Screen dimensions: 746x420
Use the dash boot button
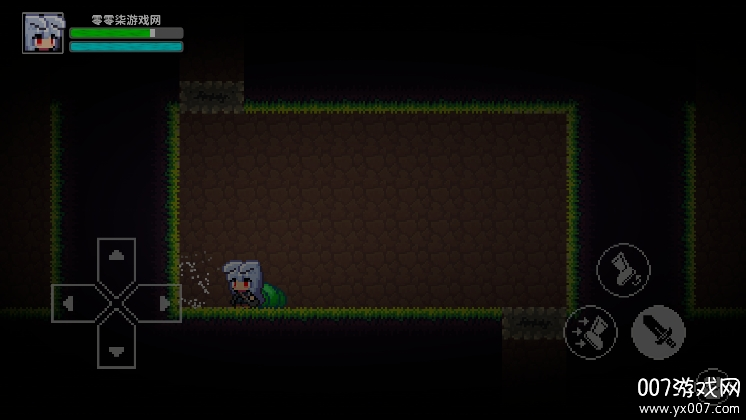coord(590,331)
